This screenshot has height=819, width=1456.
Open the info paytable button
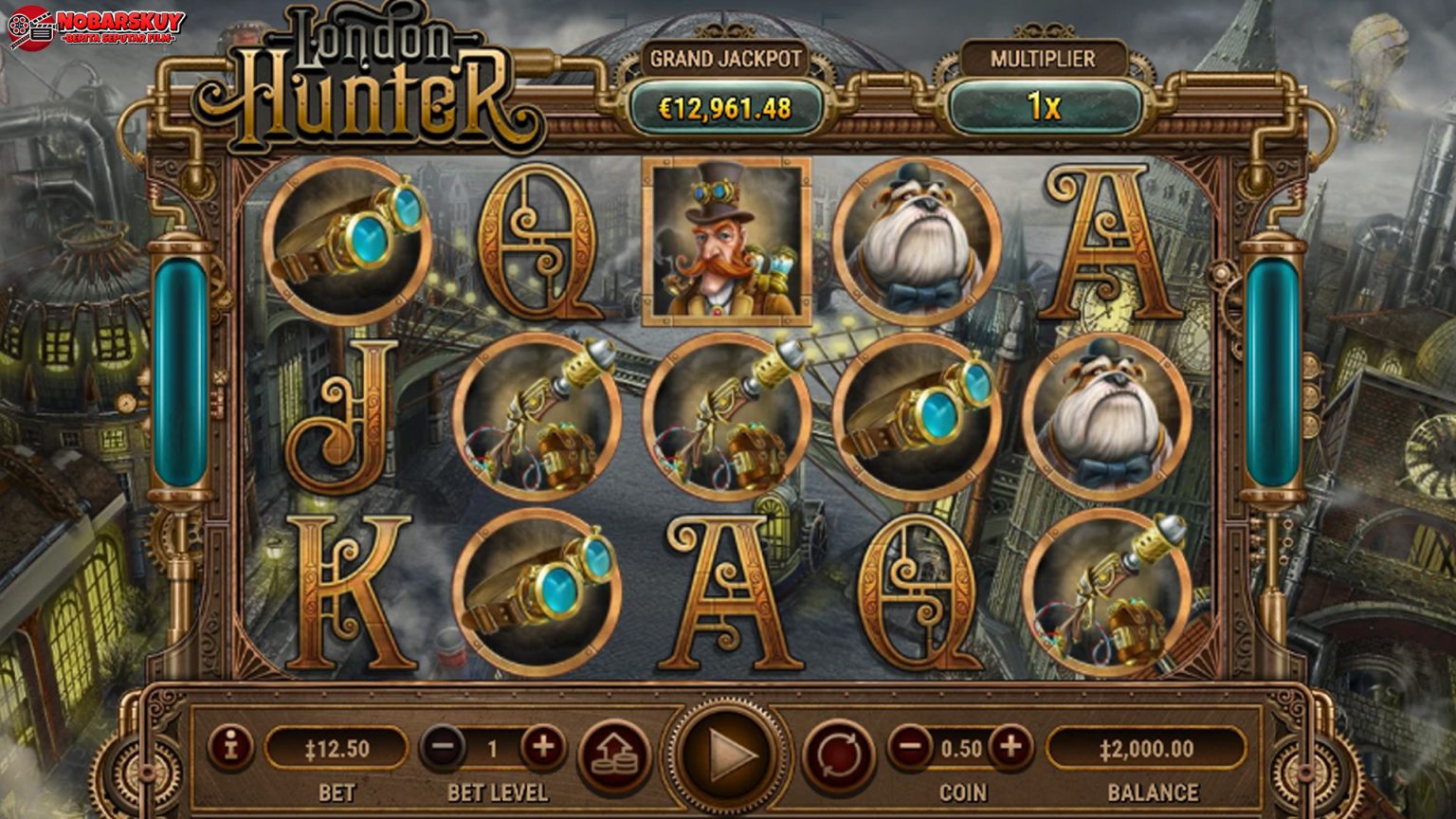(x=230, y=748)
